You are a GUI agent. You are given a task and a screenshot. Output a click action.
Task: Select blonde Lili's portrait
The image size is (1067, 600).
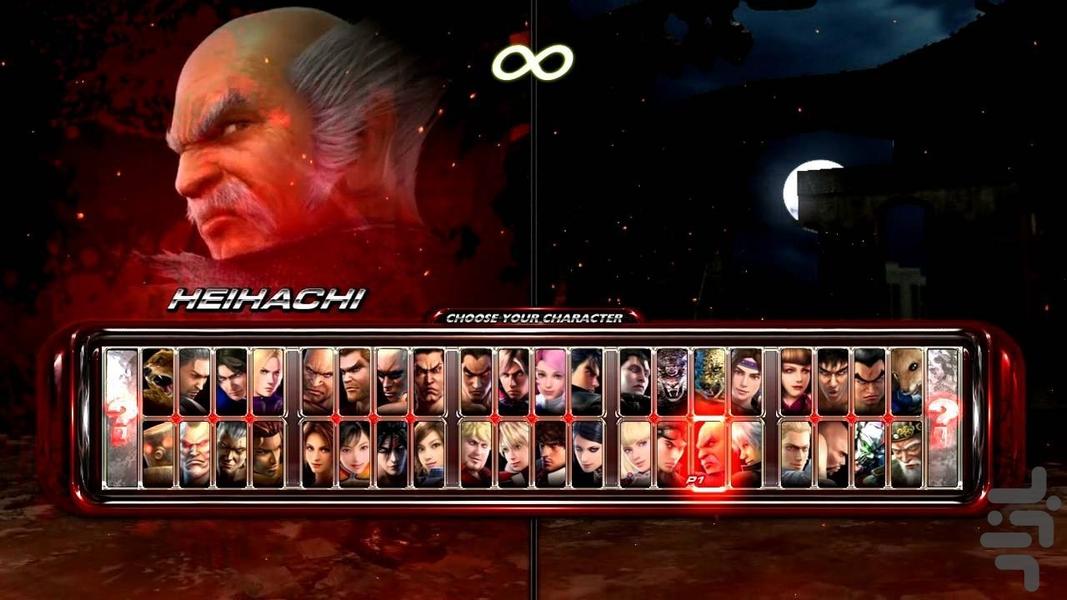click(x=635, y=453)
